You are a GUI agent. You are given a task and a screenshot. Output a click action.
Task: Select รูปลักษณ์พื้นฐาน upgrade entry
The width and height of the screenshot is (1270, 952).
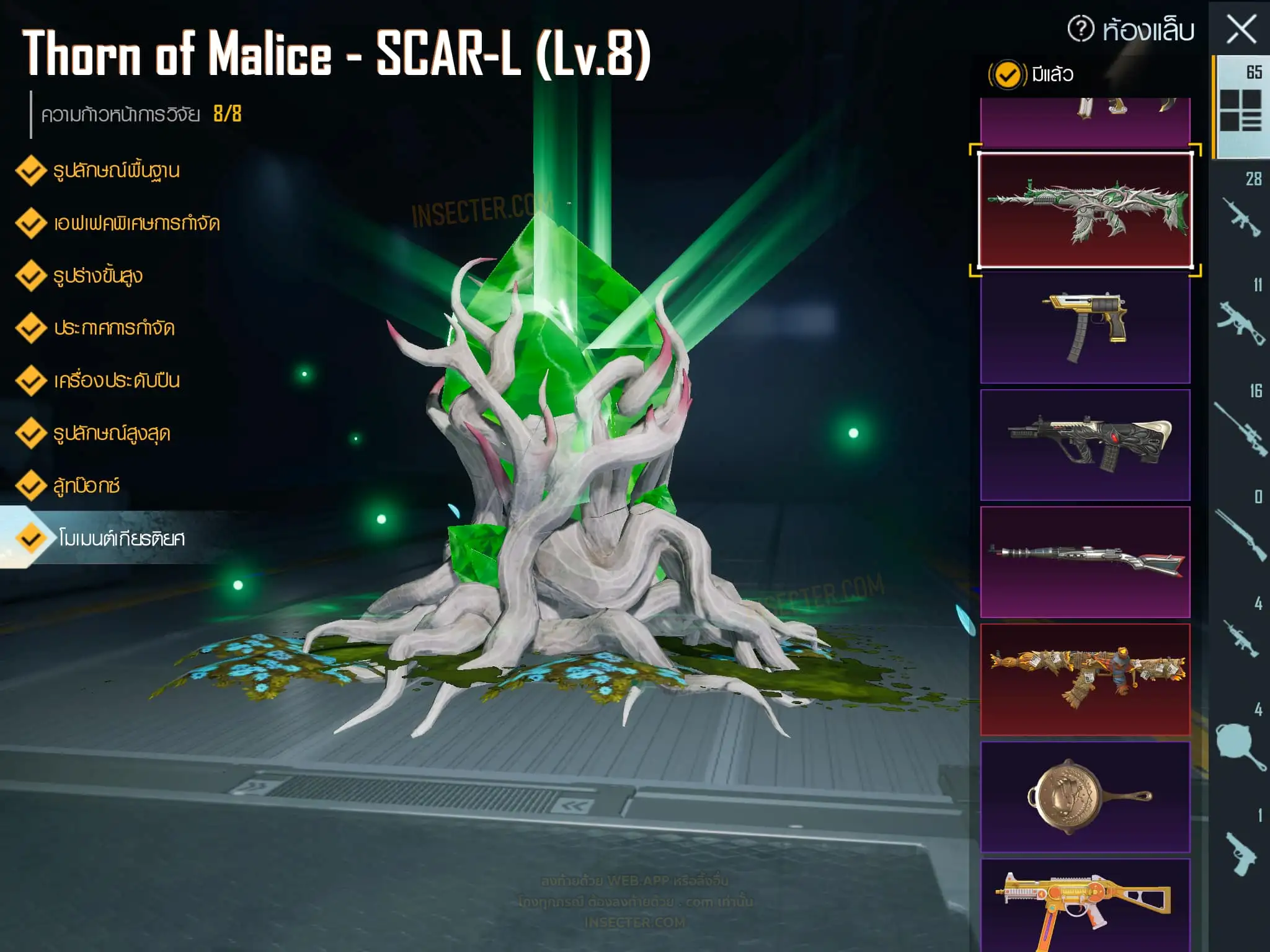116,170
